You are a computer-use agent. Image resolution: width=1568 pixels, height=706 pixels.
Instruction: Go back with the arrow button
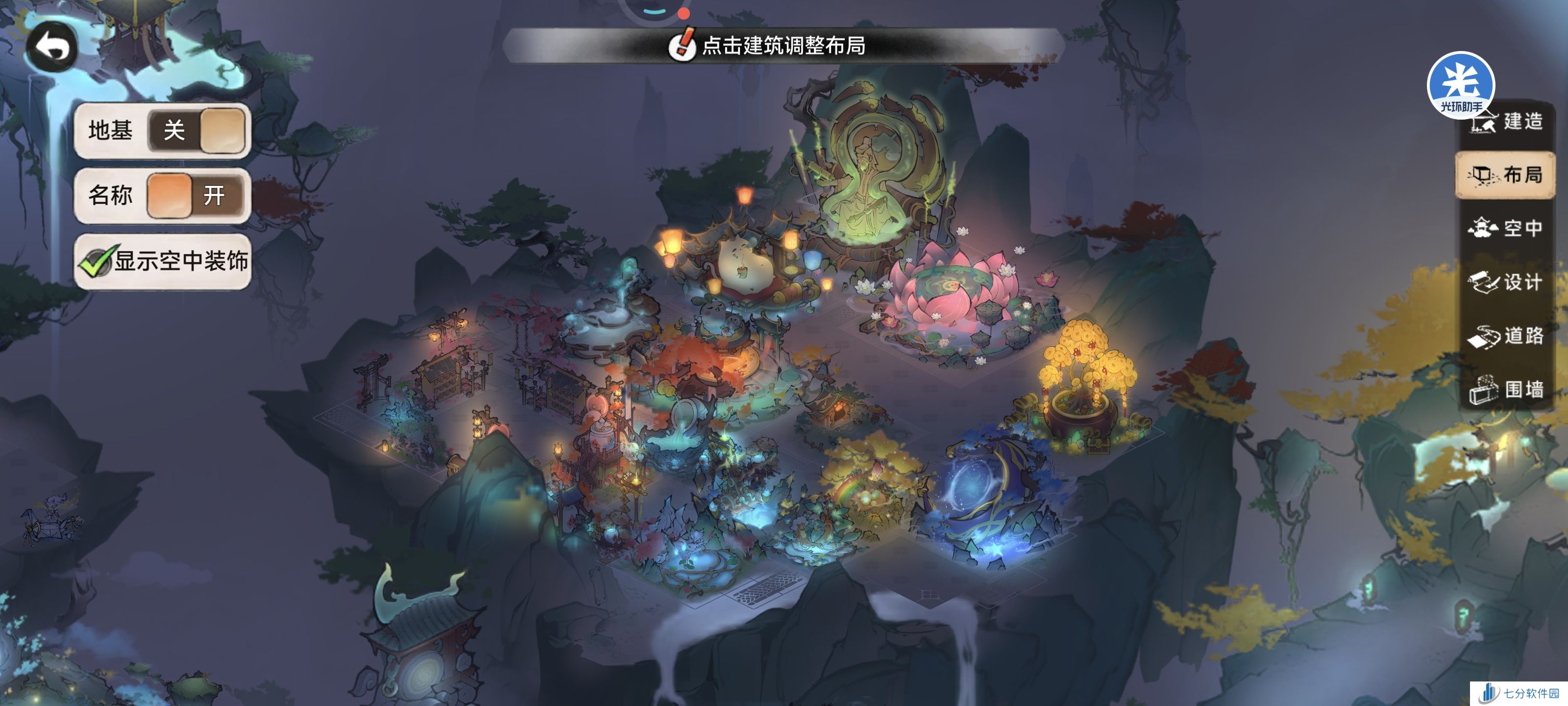52,48
